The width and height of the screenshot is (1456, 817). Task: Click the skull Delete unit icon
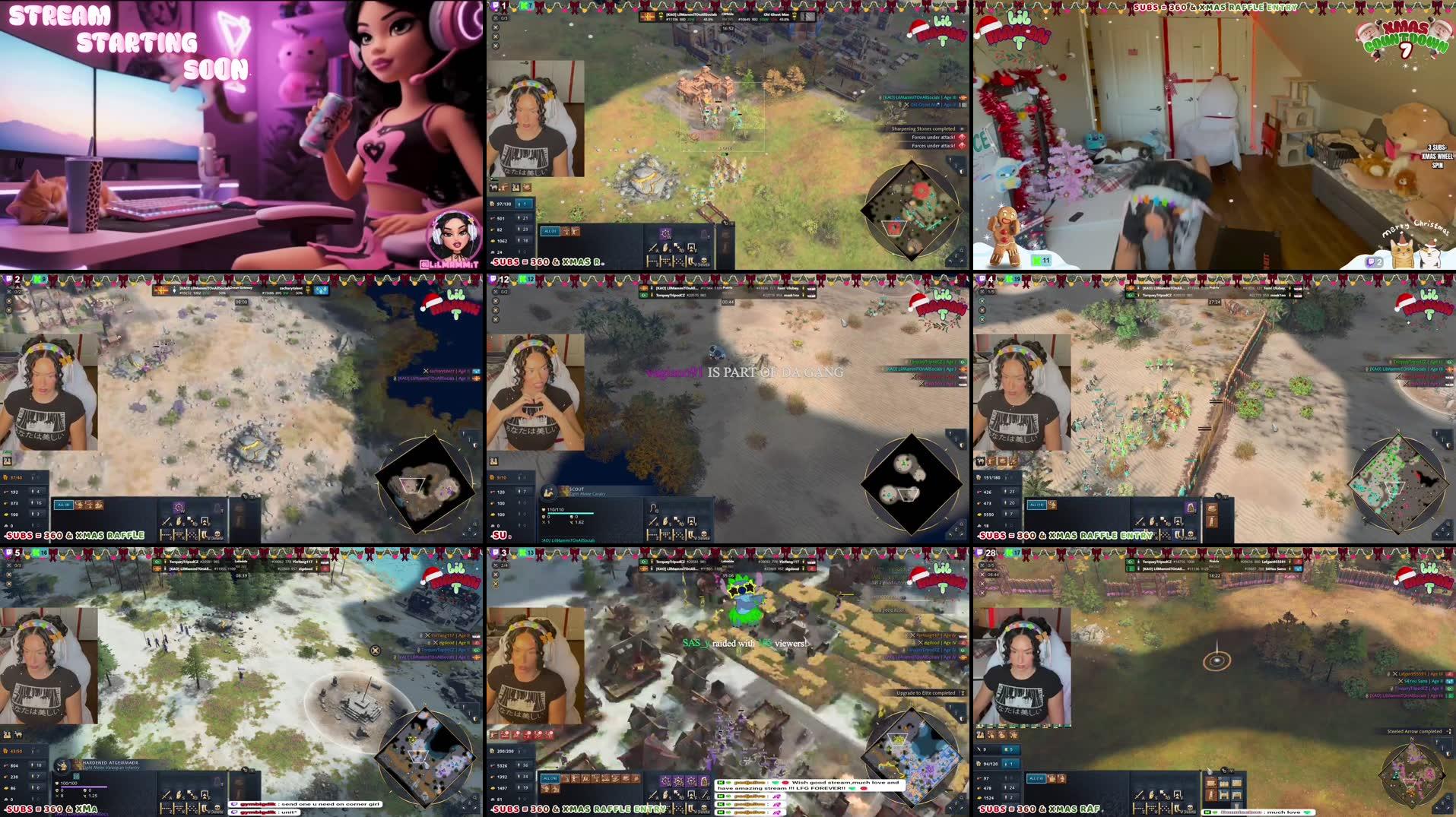[x=704, y=261]
